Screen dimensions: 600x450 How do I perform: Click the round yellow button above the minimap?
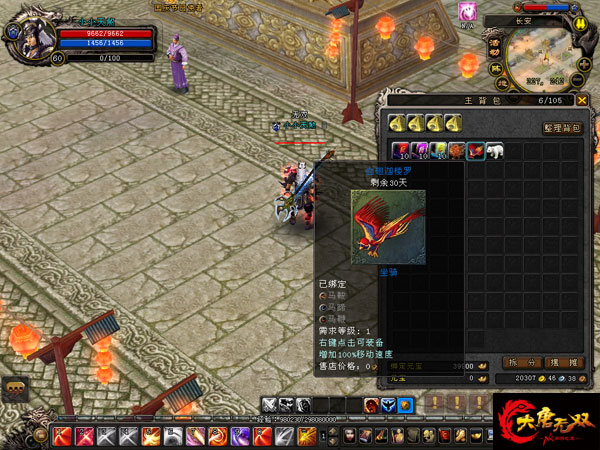[x=580, y=22]
